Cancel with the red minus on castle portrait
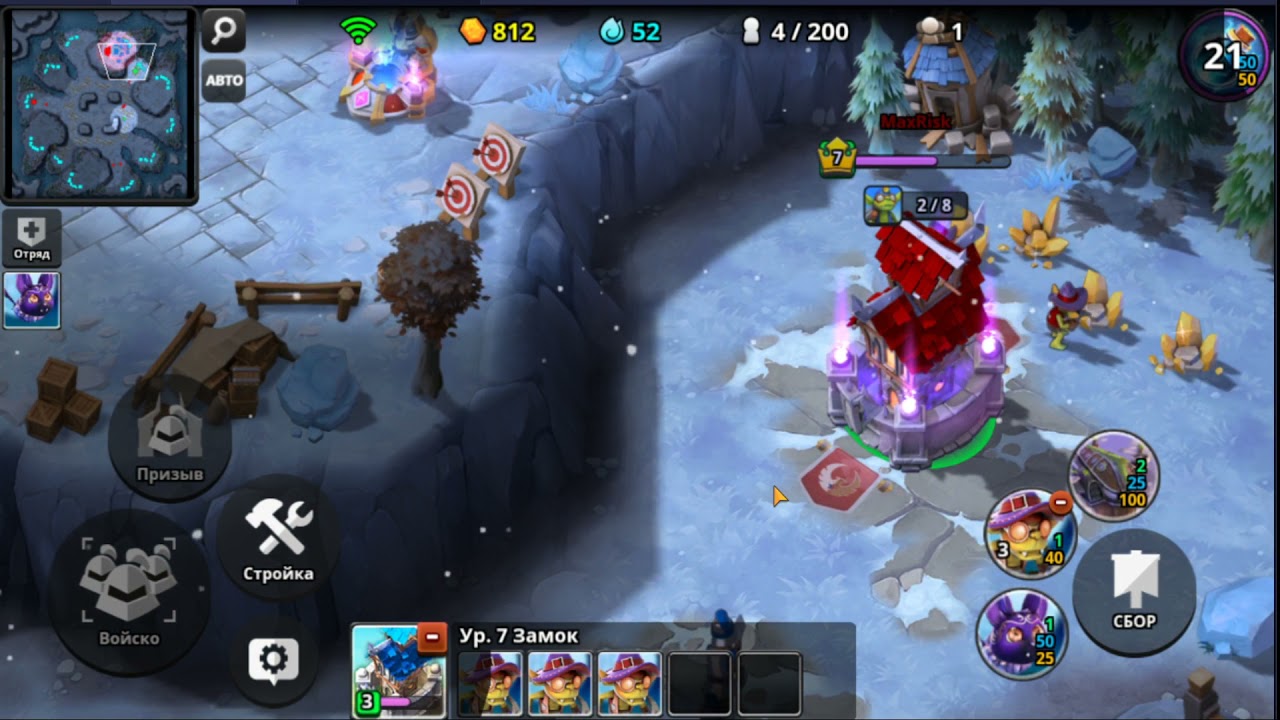The image size is (1280, 720). [x=432, y=636]
